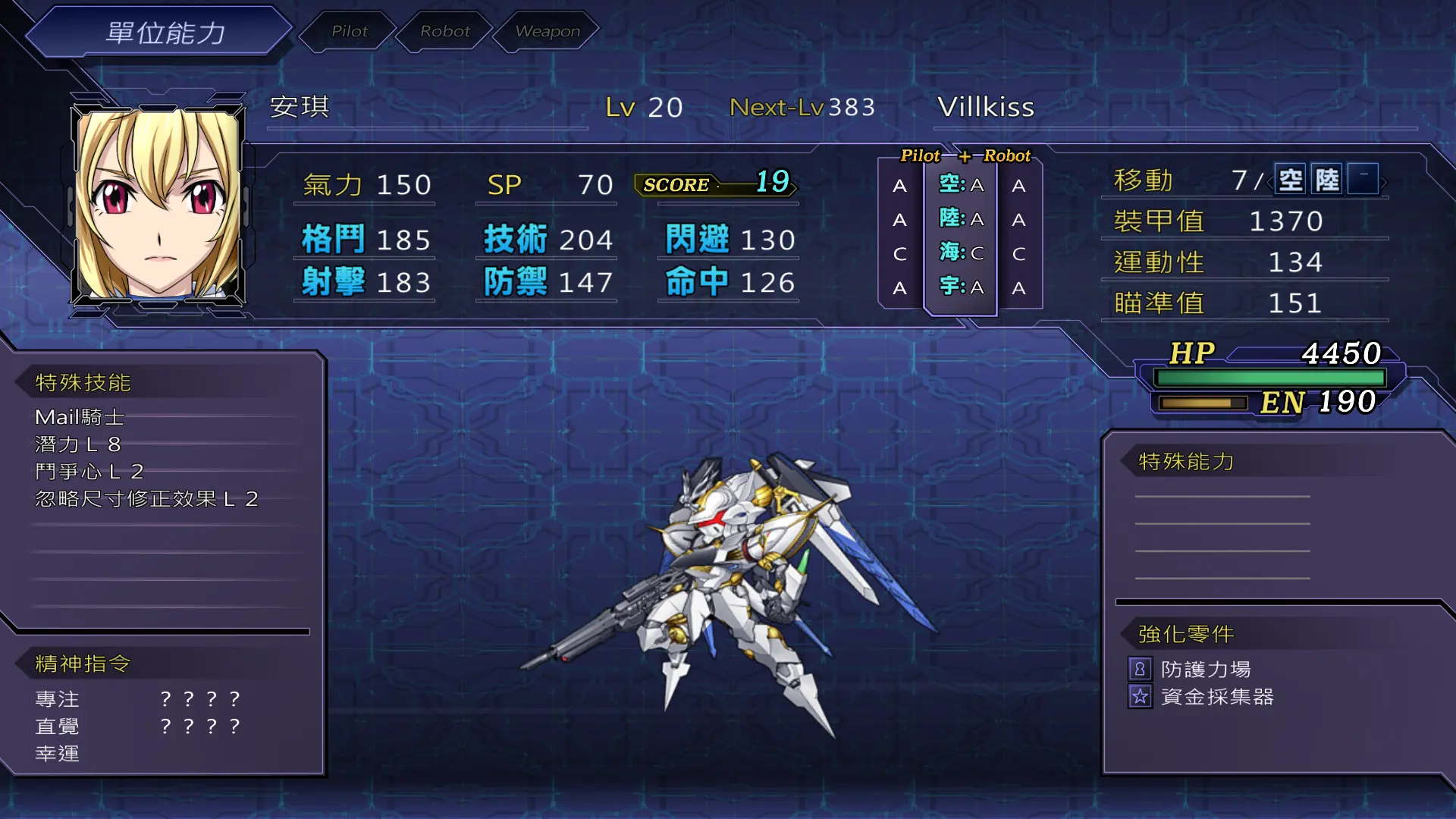Select the 潛力 L8 skill row
The image size is (1456, 819).
(x=78, y=444)
